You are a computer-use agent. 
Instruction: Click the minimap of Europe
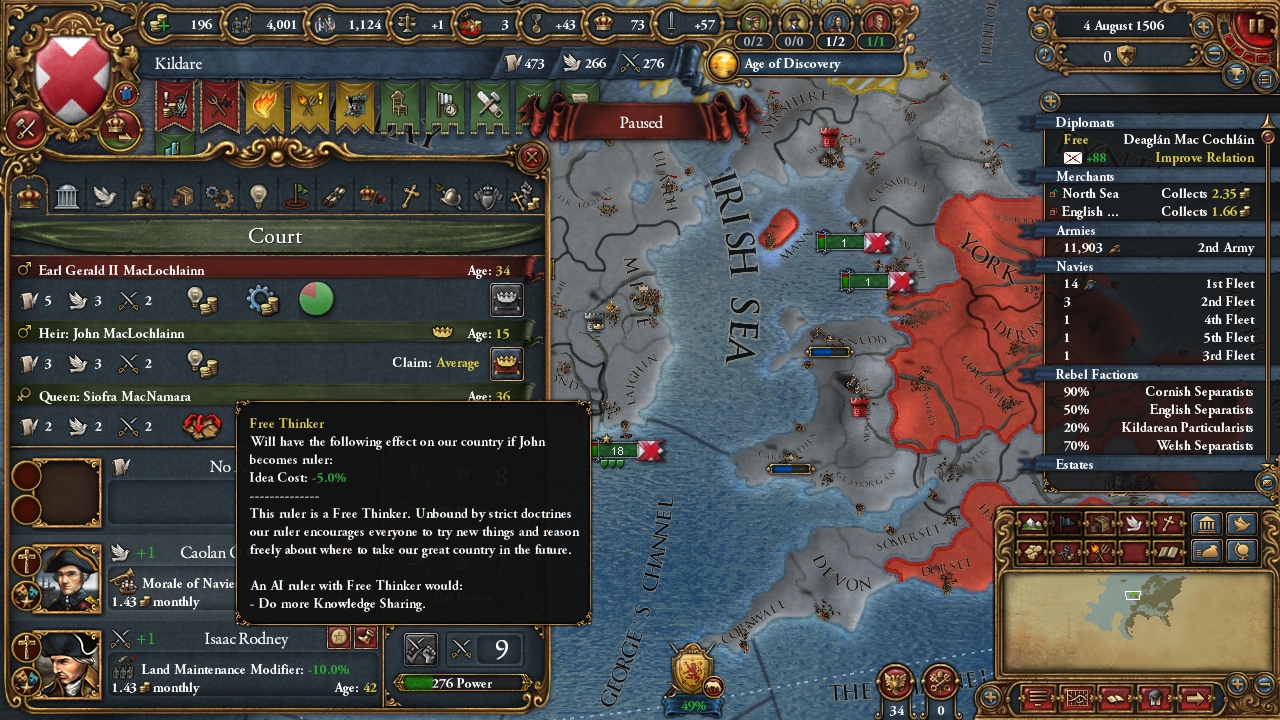click(x=1130, y=610)
